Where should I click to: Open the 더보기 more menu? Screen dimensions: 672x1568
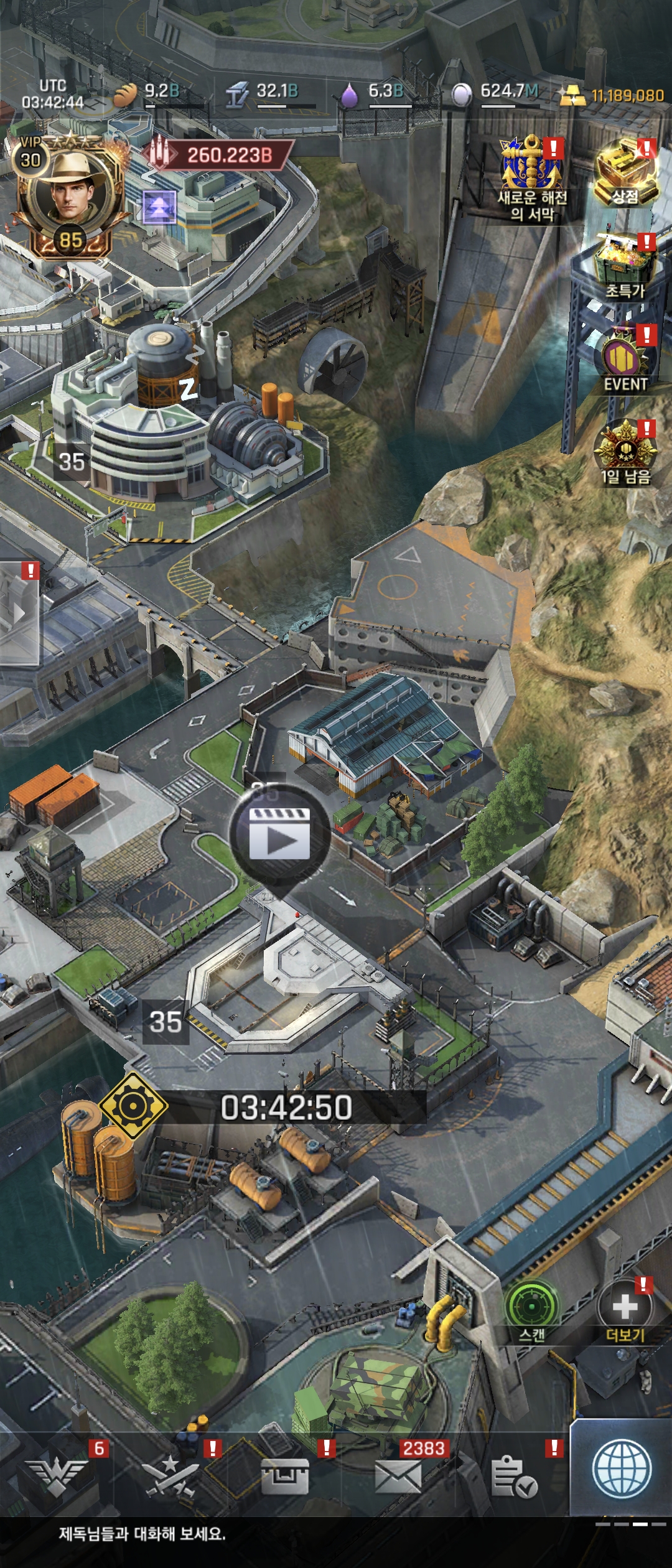(625, 1307)
